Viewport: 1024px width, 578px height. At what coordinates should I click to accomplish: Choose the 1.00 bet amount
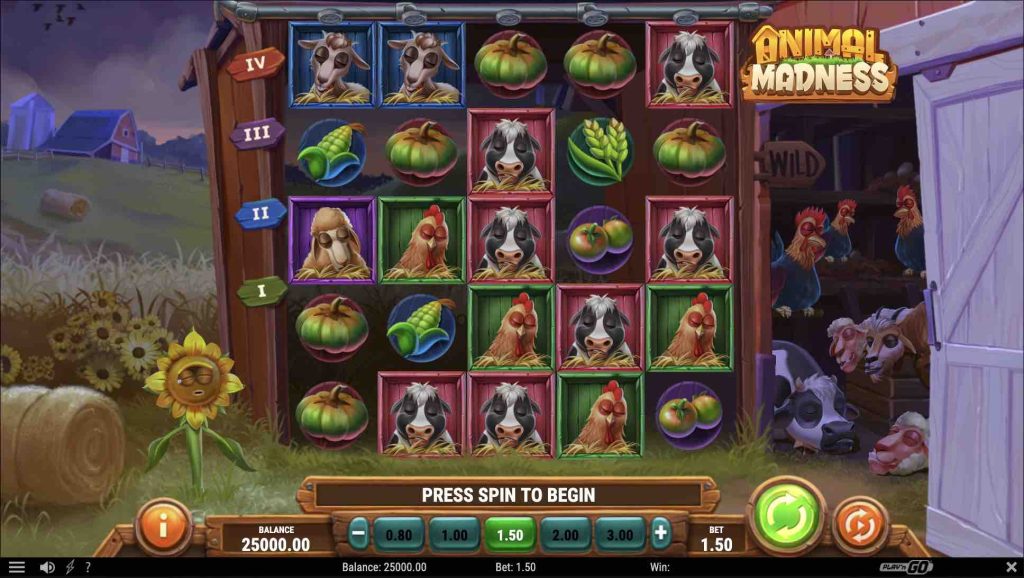point(454,535)
